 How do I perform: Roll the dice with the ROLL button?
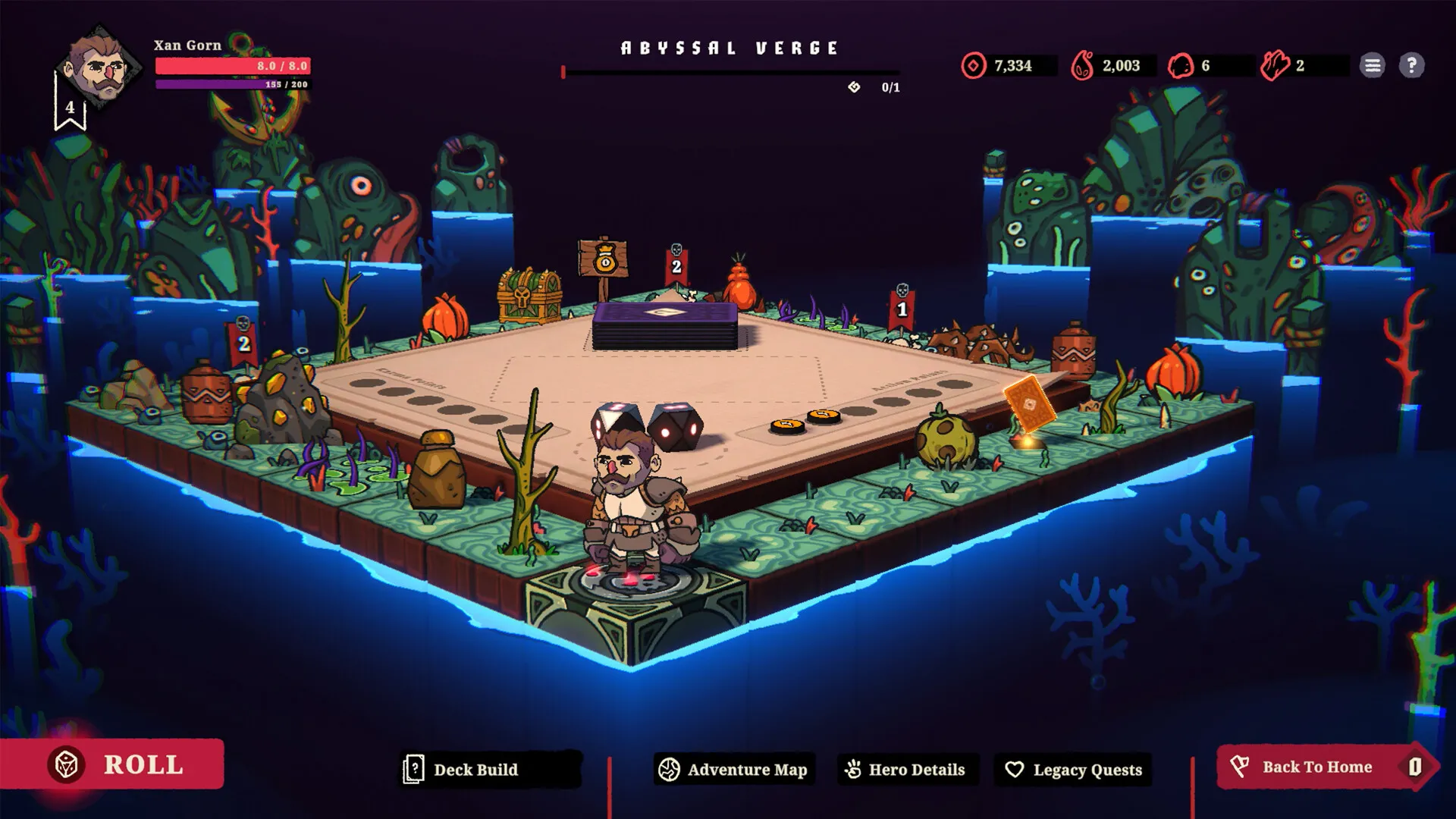coord(114,764)
